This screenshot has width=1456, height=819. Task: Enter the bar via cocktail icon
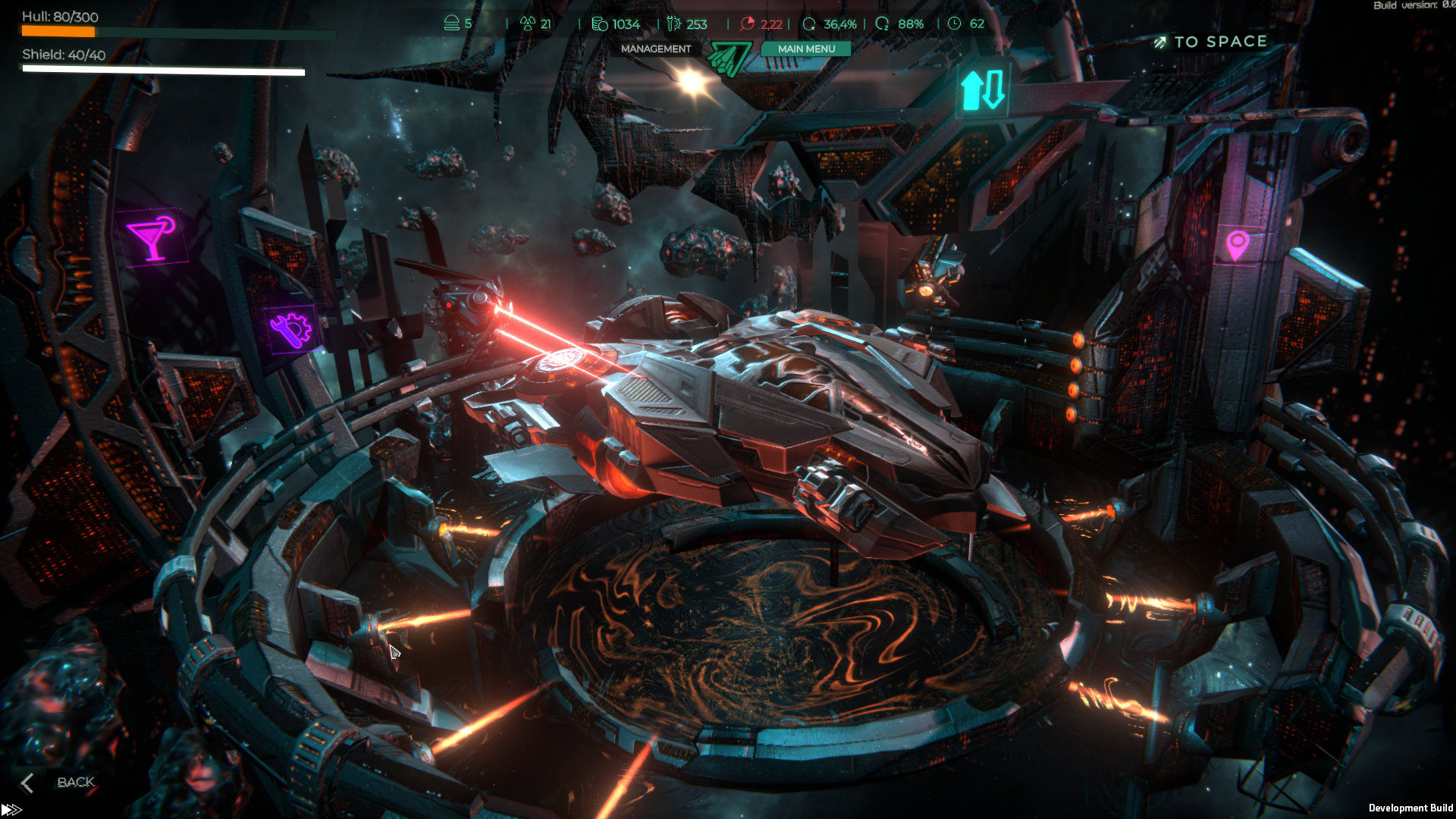[152, 237]
